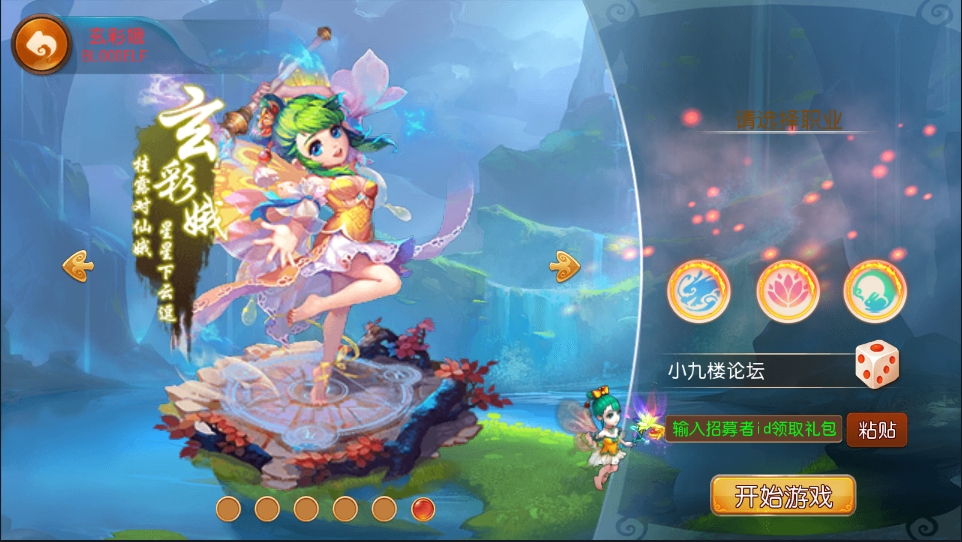Click the orange back button
Screen dimensions: 962x542
[x=41, y=45]
